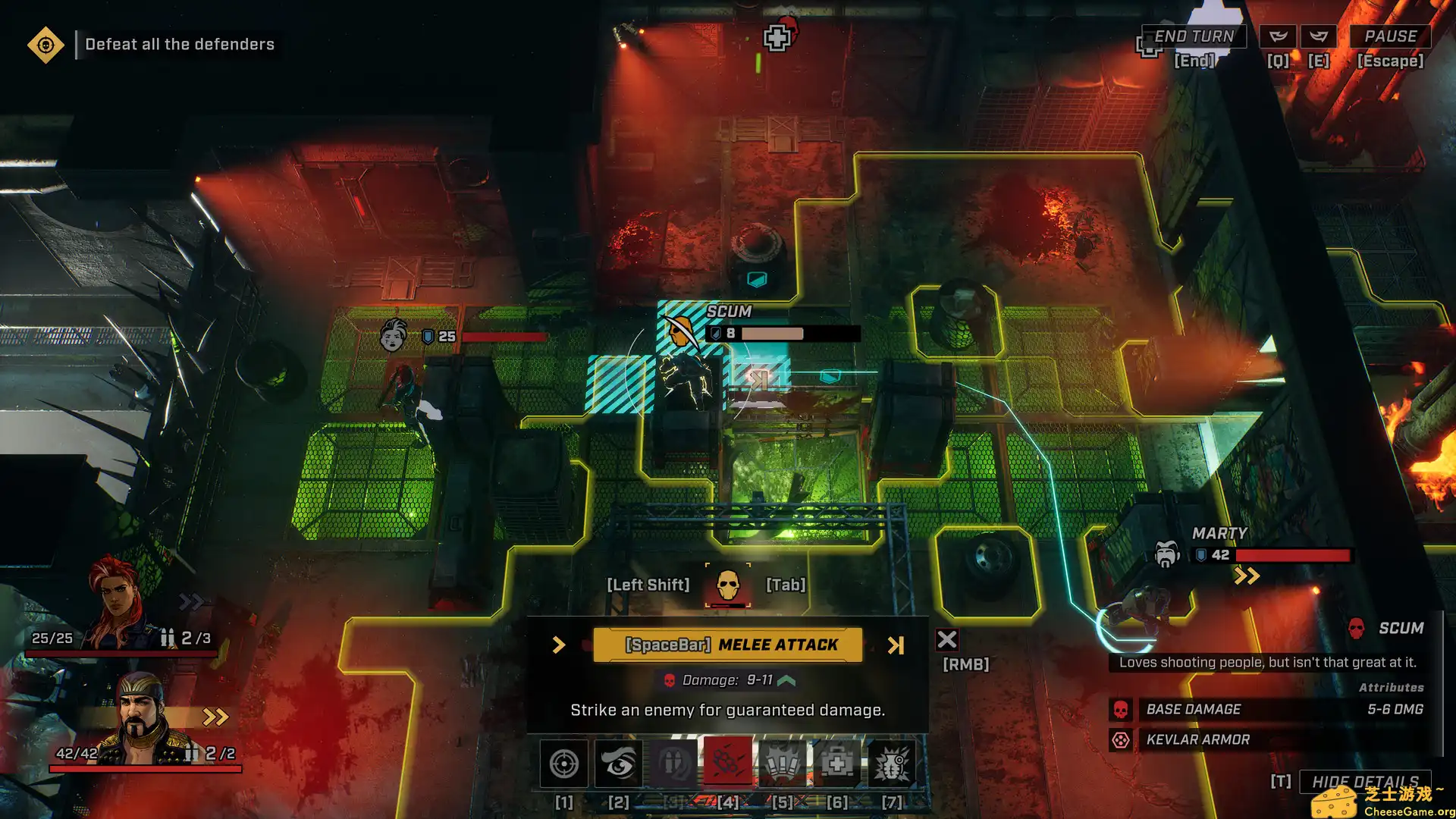End the current turn
The image size is (1456, 819).
pyautogui.click(x=1194, y=36)
